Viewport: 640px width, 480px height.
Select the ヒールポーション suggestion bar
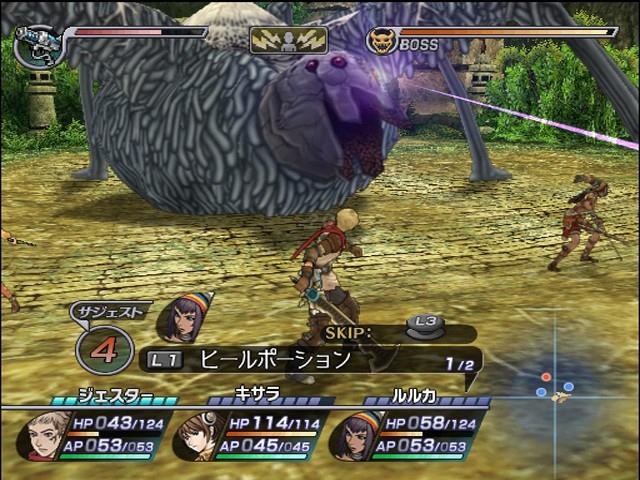312,359
